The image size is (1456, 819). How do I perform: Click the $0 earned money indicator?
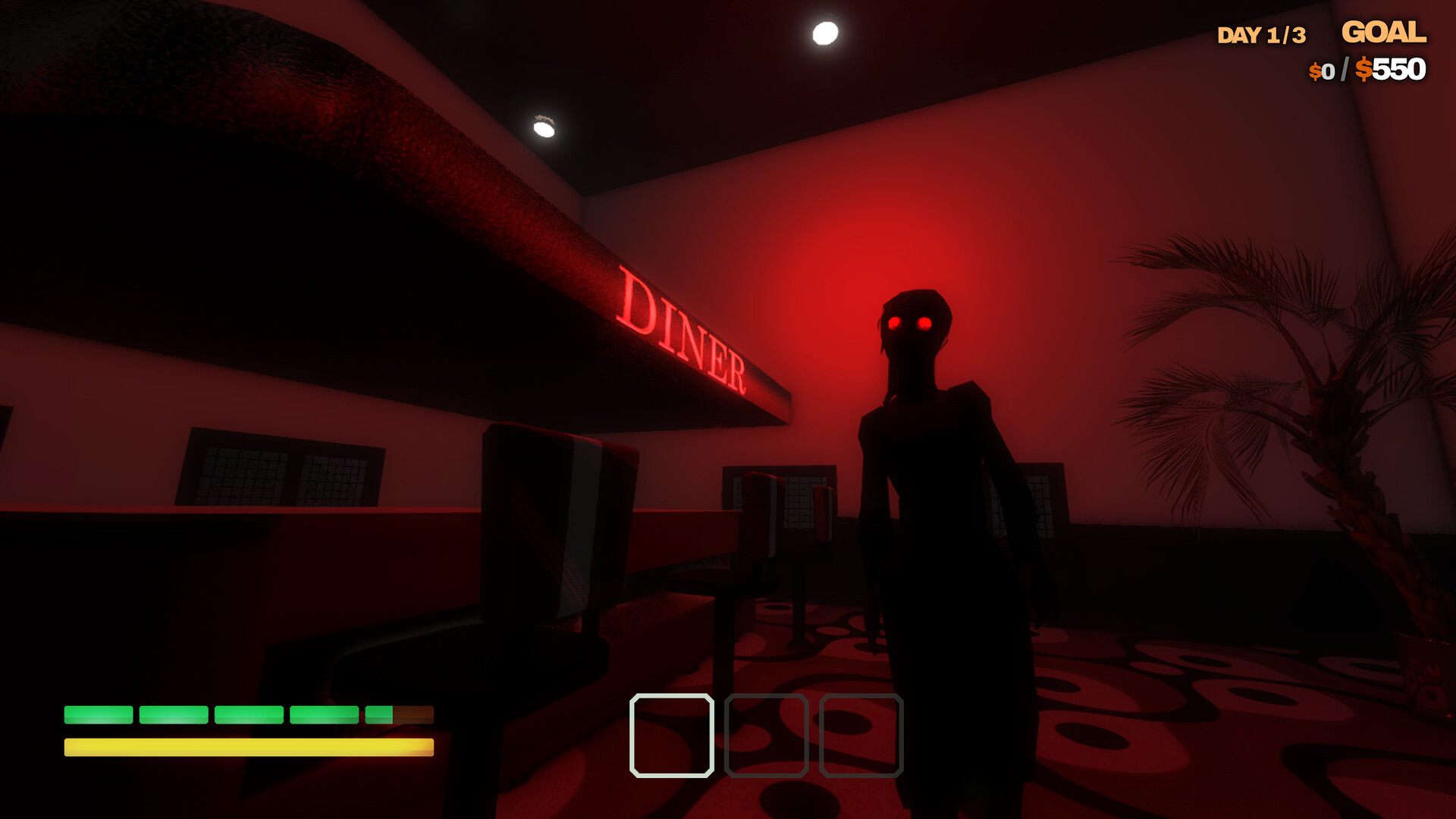(x=1320, y=72)
